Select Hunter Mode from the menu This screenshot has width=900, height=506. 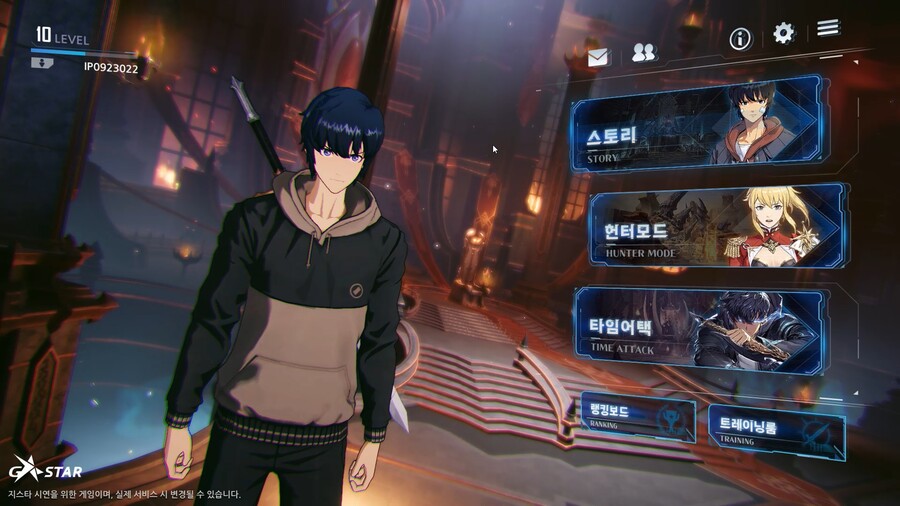[715, 228]
